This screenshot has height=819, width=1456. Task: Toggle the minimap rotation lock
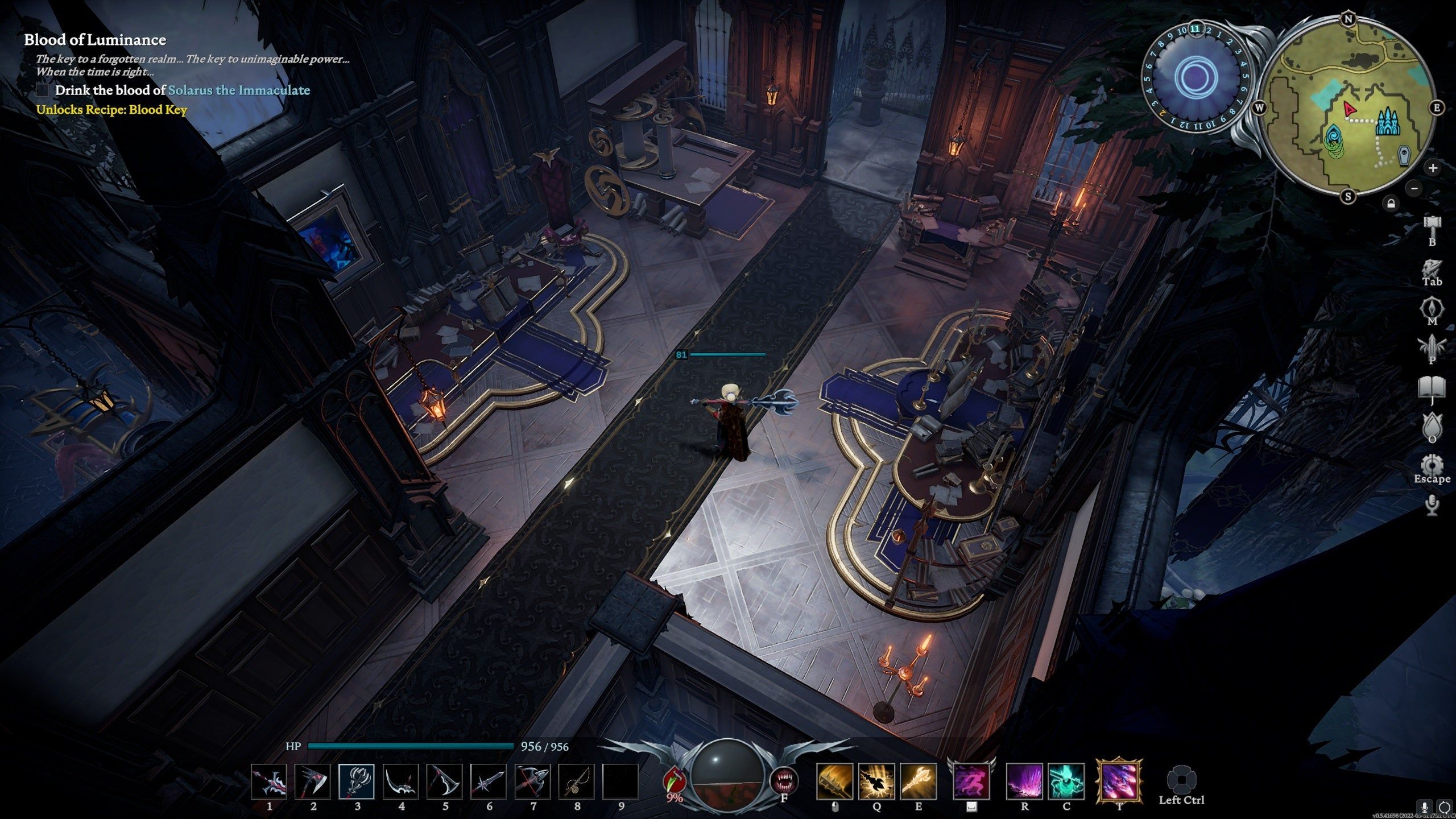point(1391,203)
